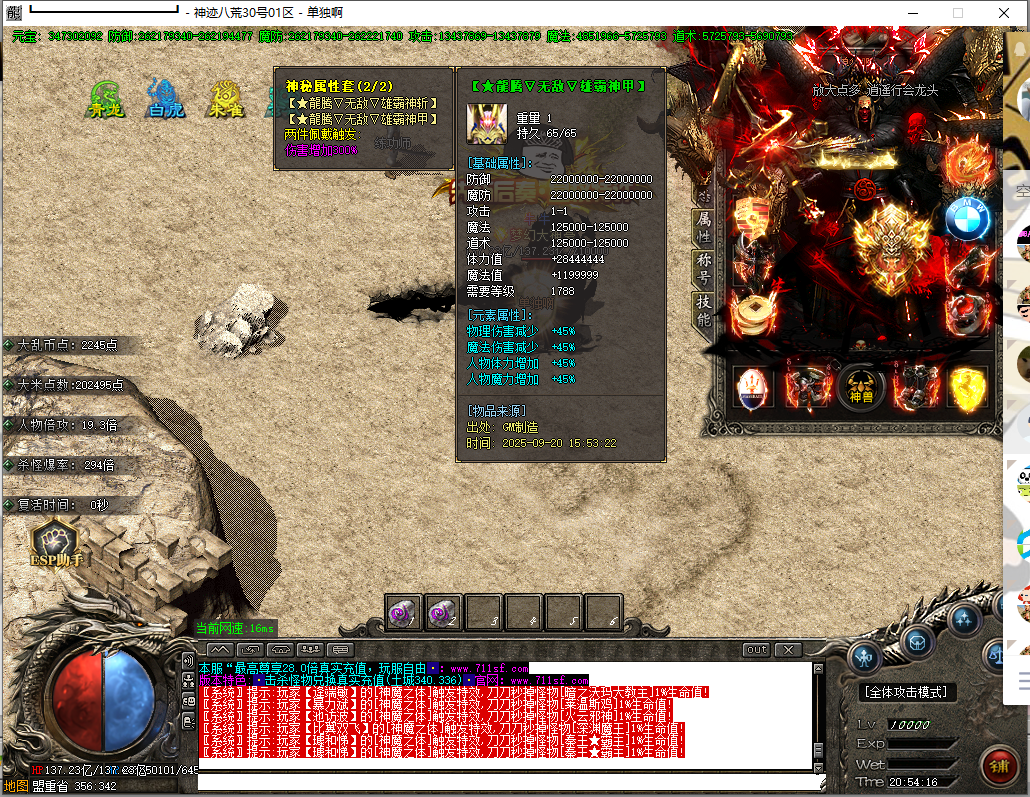
Task: Activate the 朱雀 (Vermilion Bird) icon
Action: (x=226, y=98)
